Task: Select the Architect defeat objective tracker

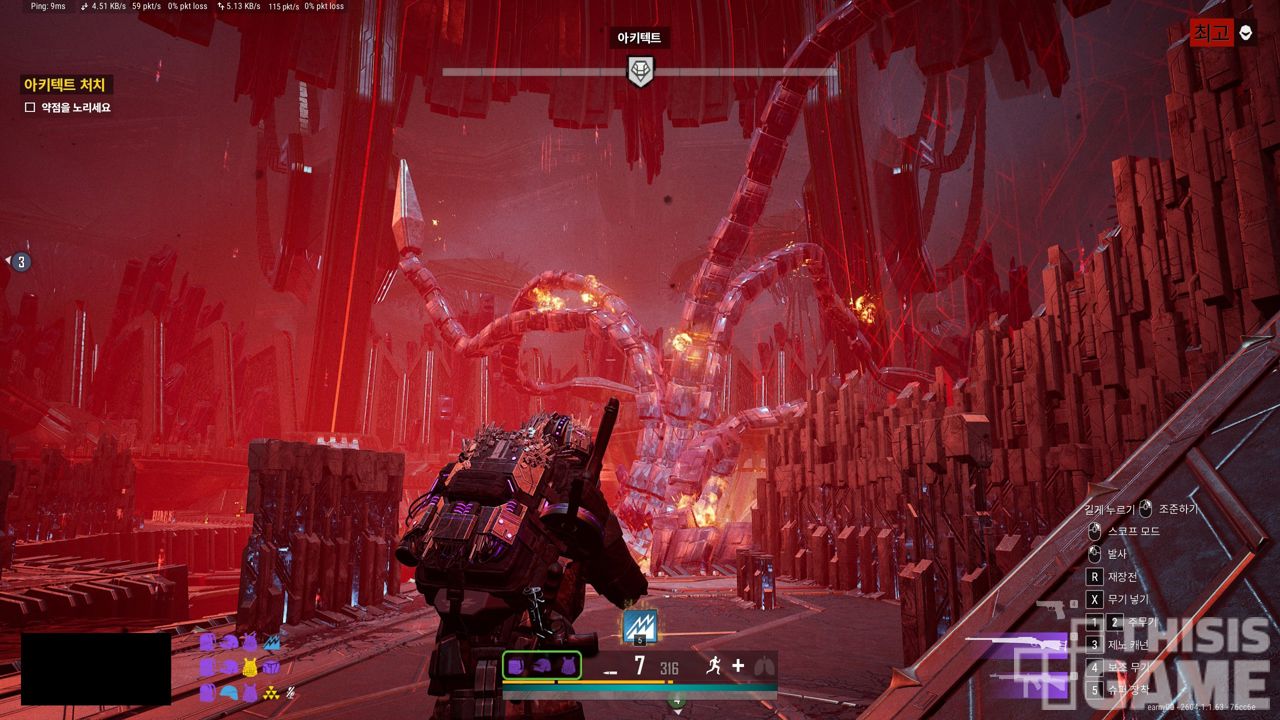Action: (65, 85)
